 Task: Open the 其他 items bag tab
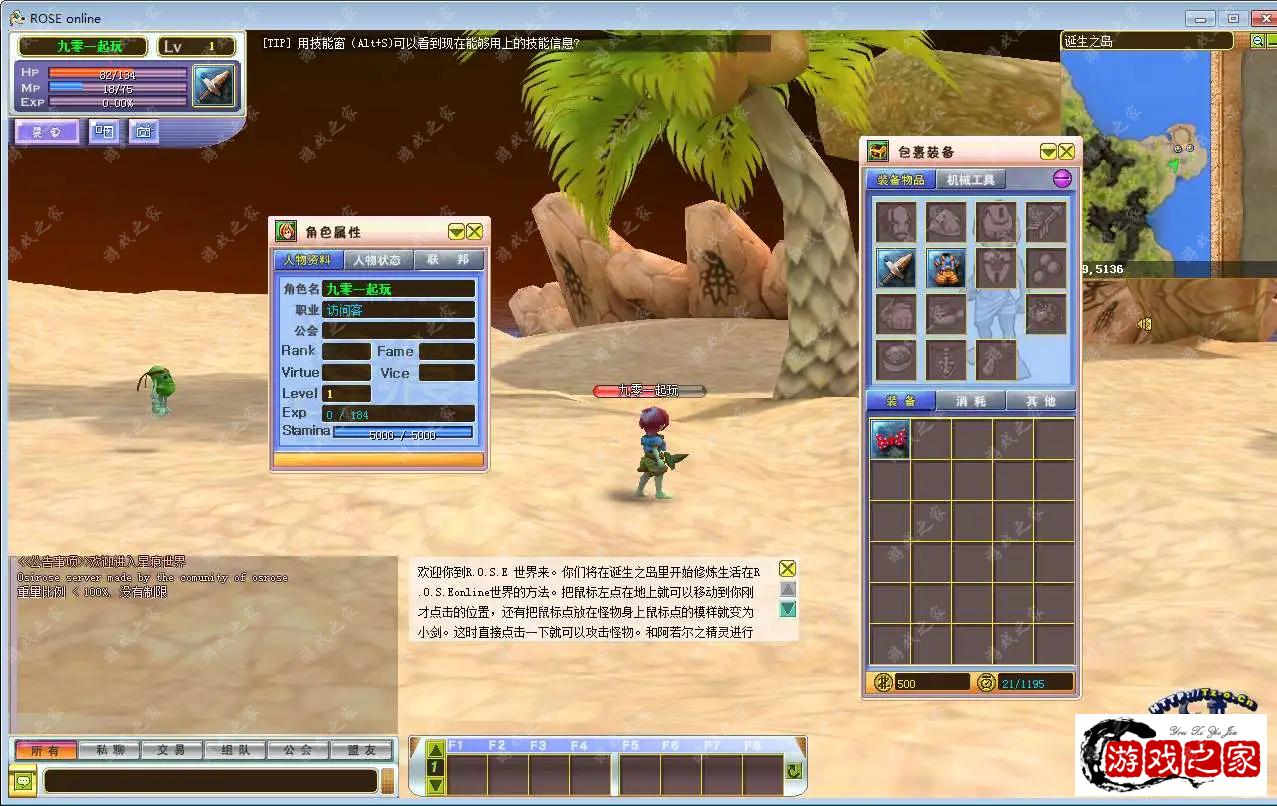pos(1040,401)
